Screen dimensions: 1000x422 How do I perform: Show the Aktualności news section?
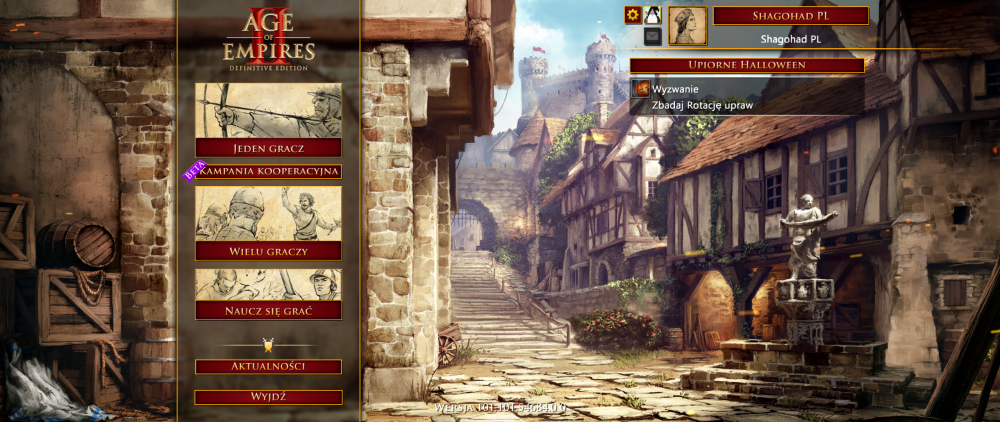point(268,367)
